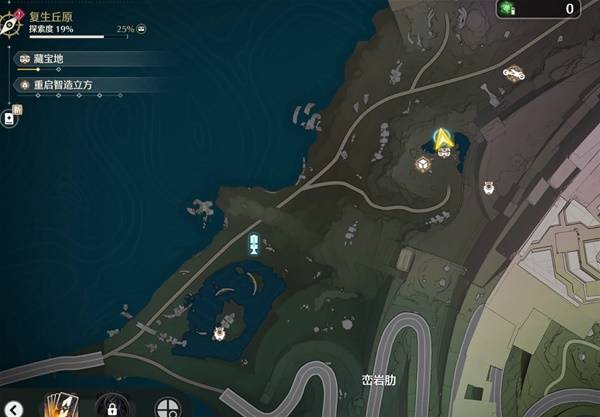
Task: Select the white robot marker near the road
Action: [x=489, y=186]
